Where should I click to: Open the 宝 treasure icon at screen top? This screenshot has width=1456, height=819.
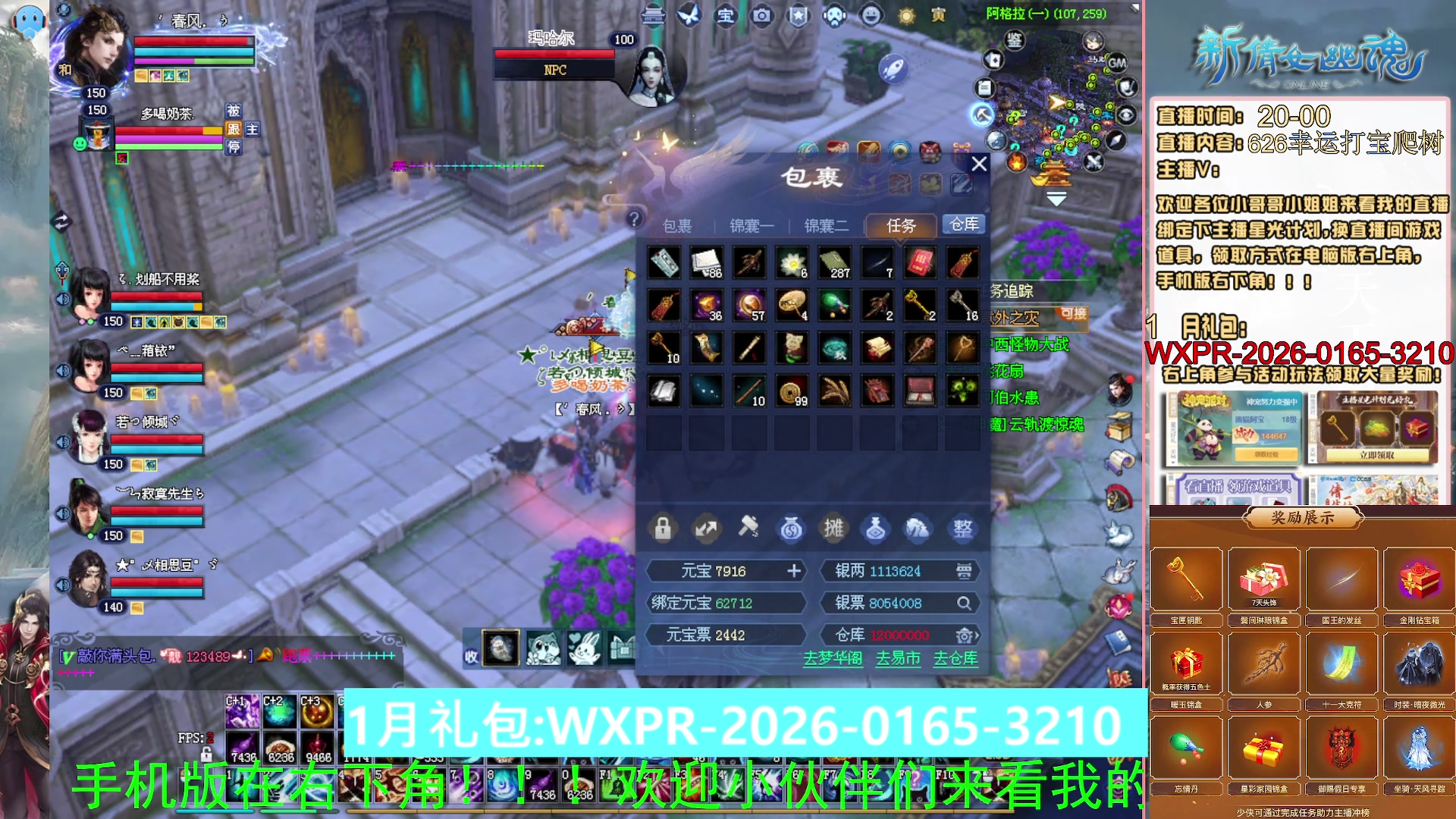[x=726, y=16]
